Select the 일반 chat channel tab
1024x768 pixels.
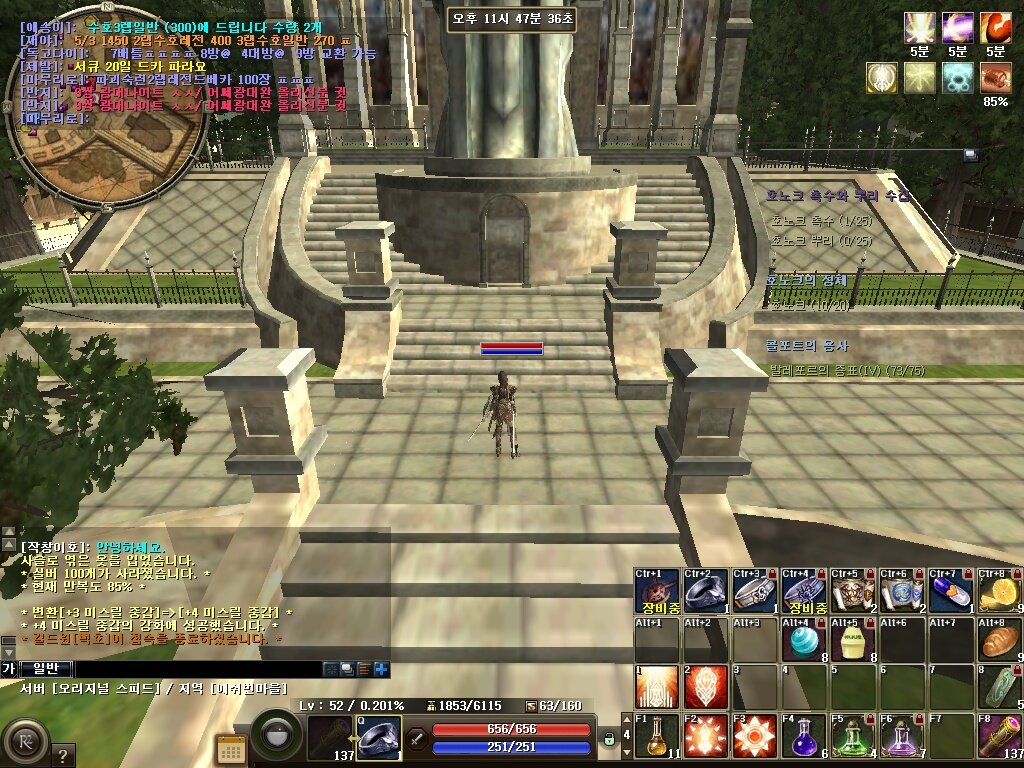[46, 669]
